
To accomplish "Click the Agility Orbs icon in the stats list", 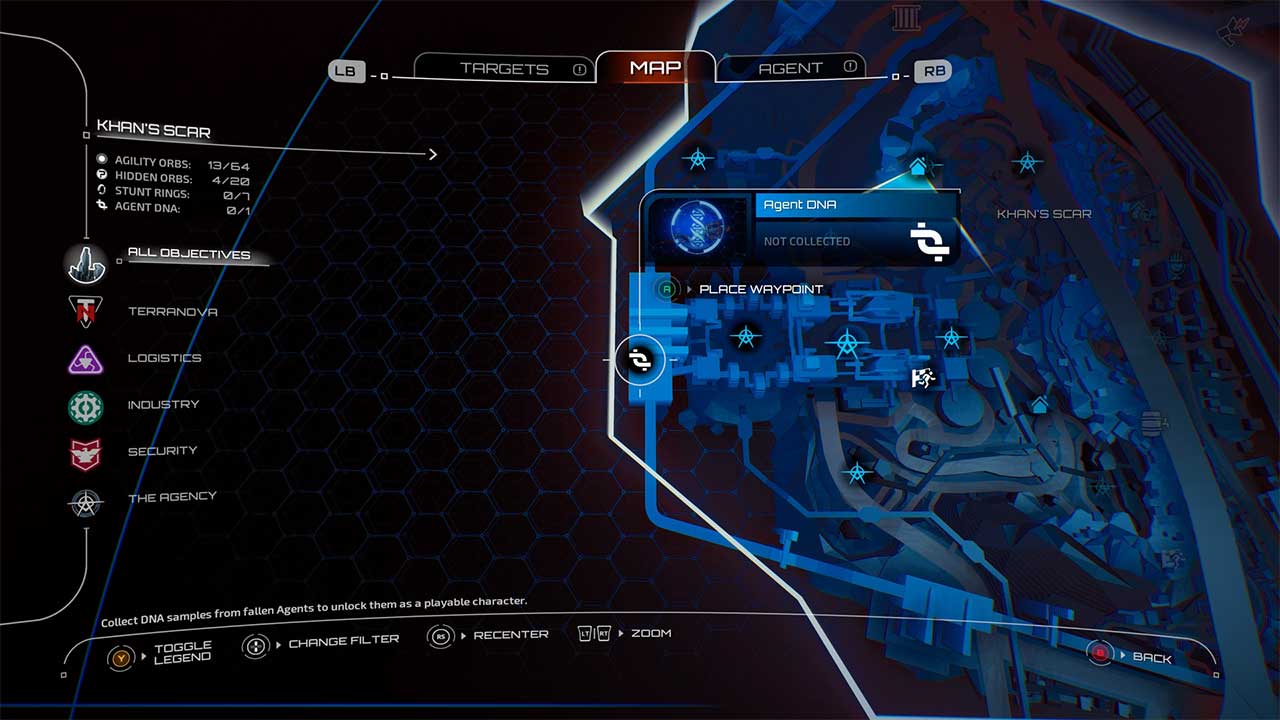I will (103, 158).
